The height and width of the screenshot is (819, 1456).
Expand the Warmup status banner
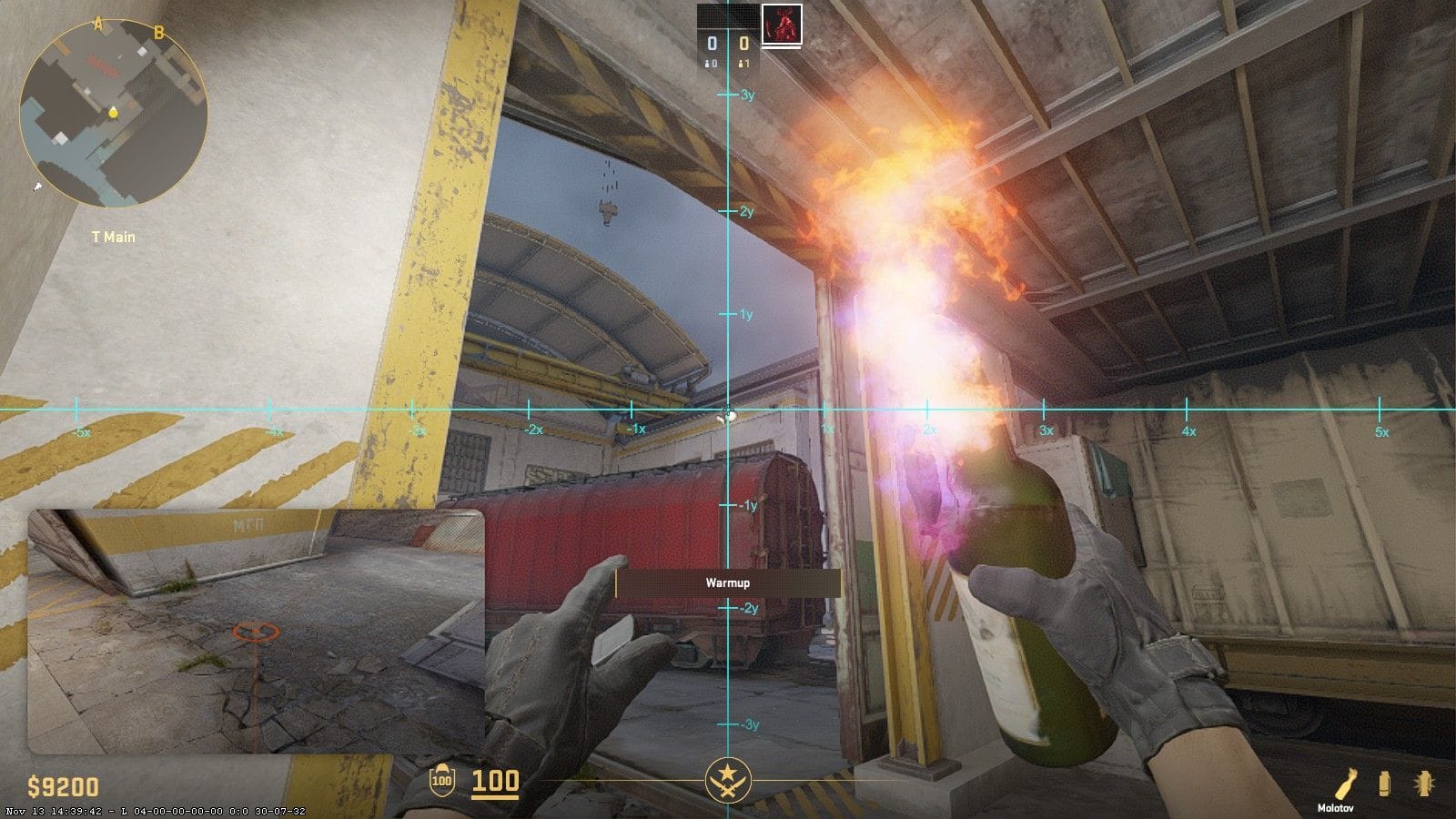727,584
